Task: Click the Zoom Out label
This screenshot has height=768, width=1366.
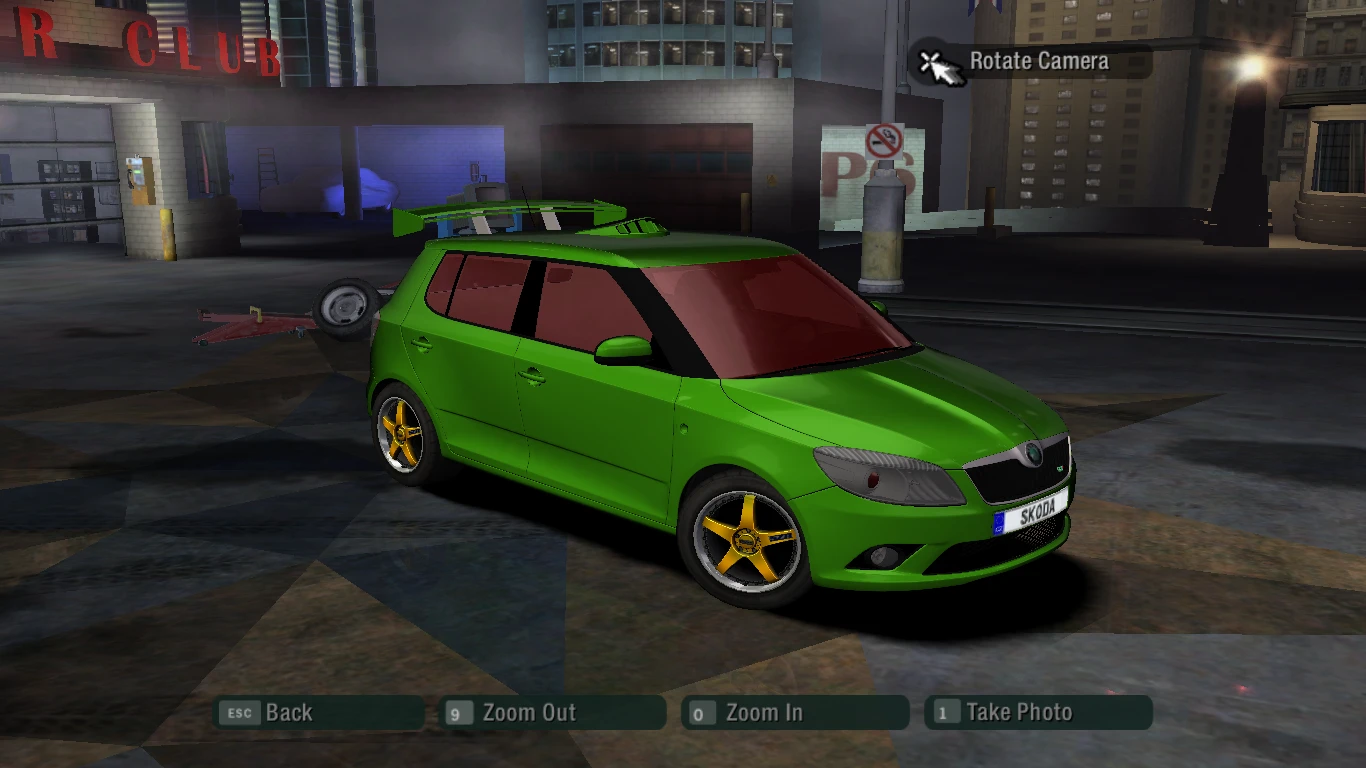Action: tap(528, 713)
